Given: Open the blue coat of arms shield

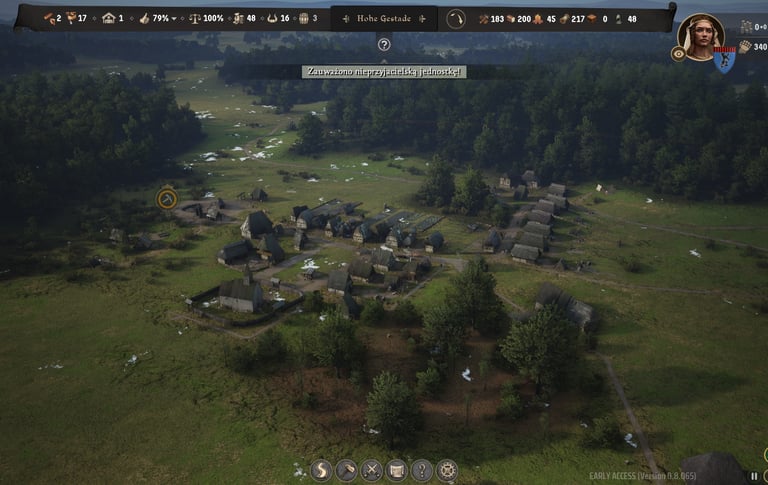Looking at the screenshot, I should 724,60.
